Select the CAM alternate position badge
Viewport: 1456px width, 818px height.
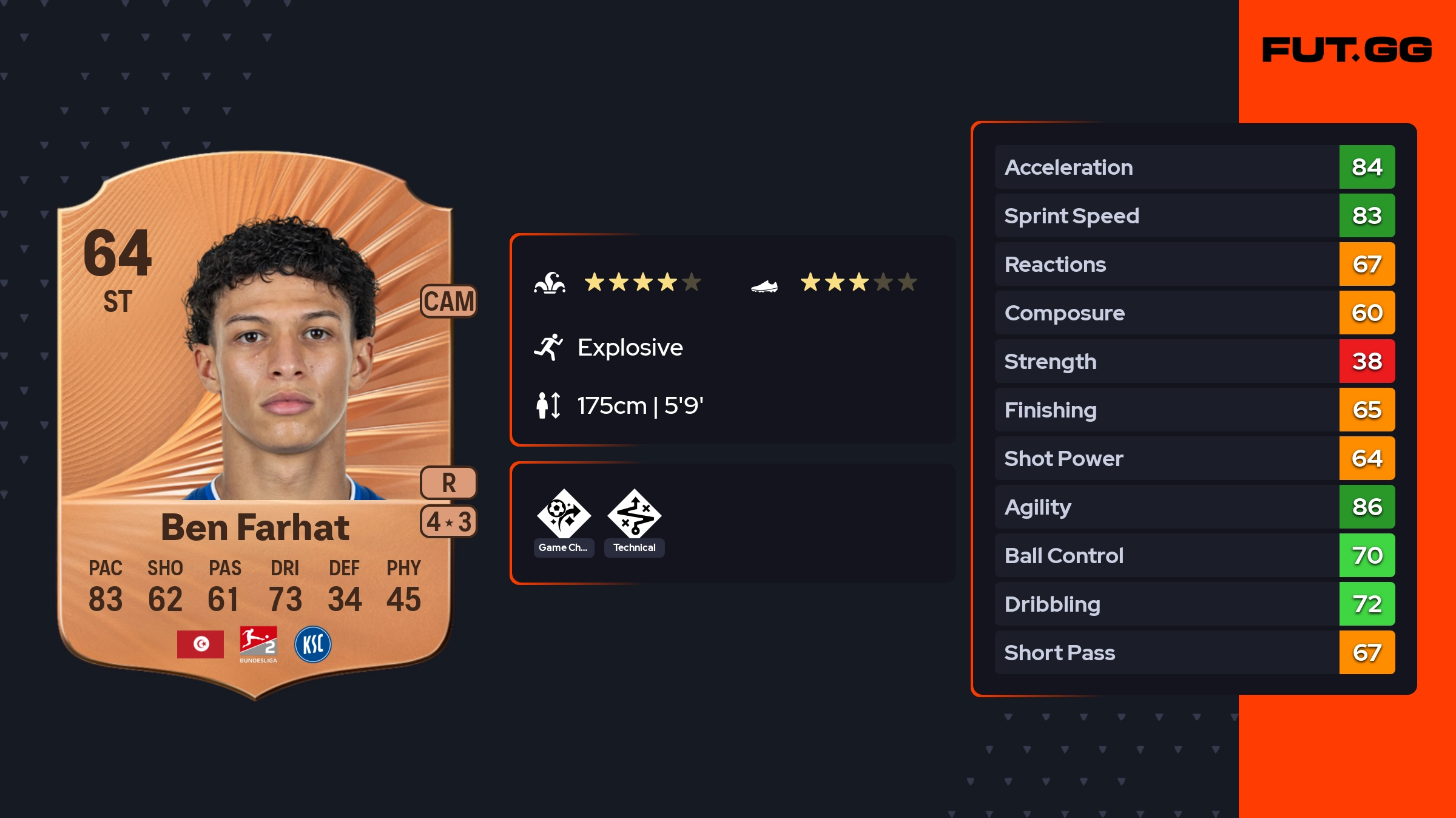tap(449, 301)
